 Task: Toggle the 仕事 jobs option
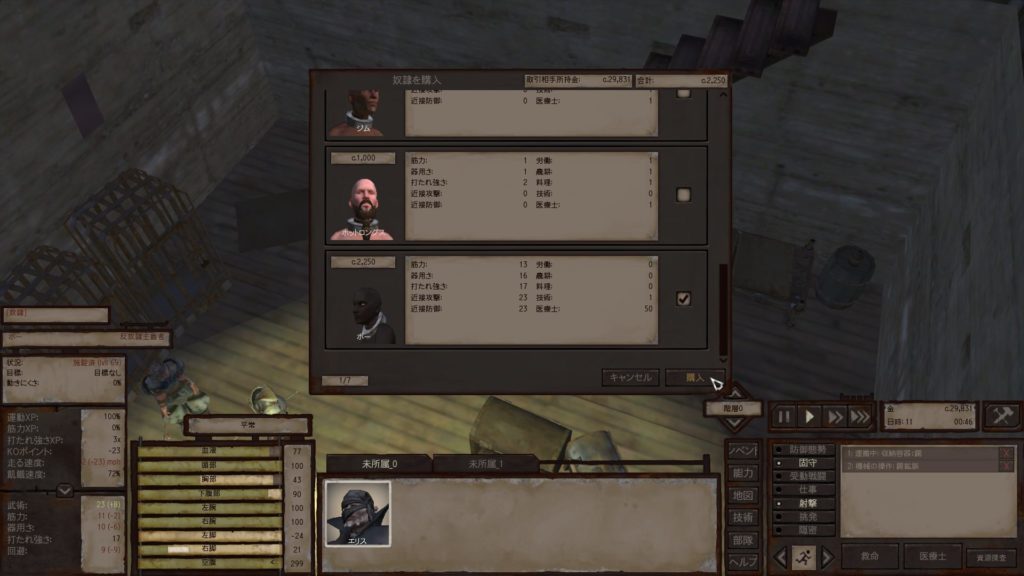coord(803,490)
